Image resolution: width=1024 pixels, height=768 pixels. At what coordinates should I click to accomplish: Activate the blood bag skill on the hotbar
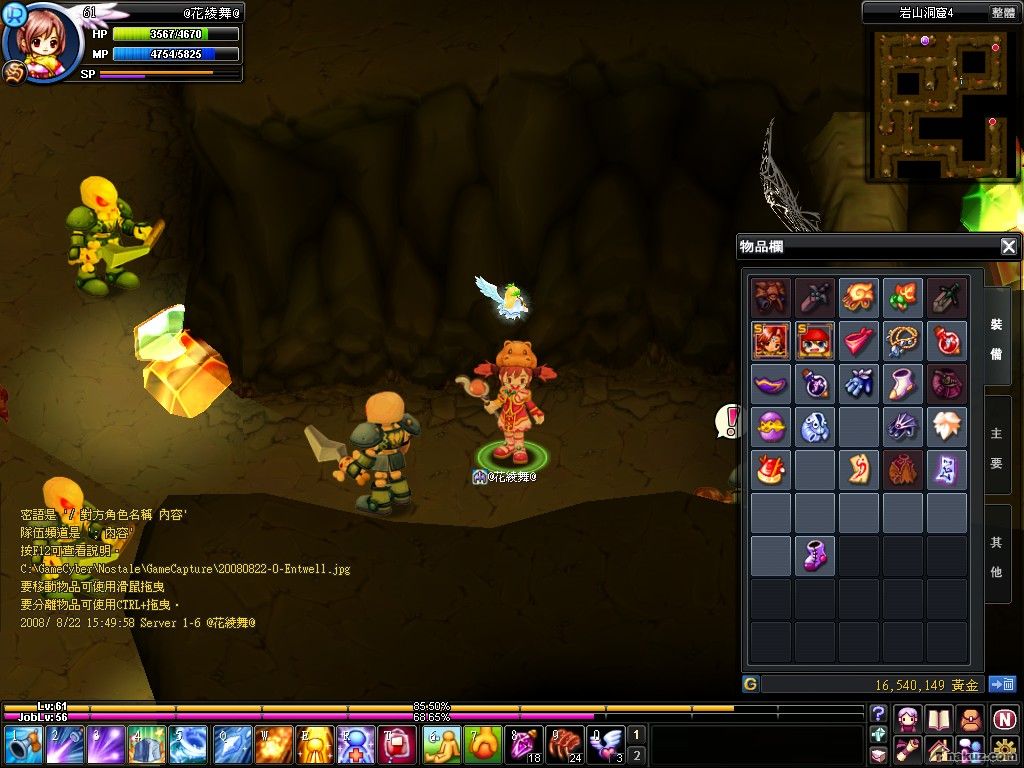(x=396, y=745)
